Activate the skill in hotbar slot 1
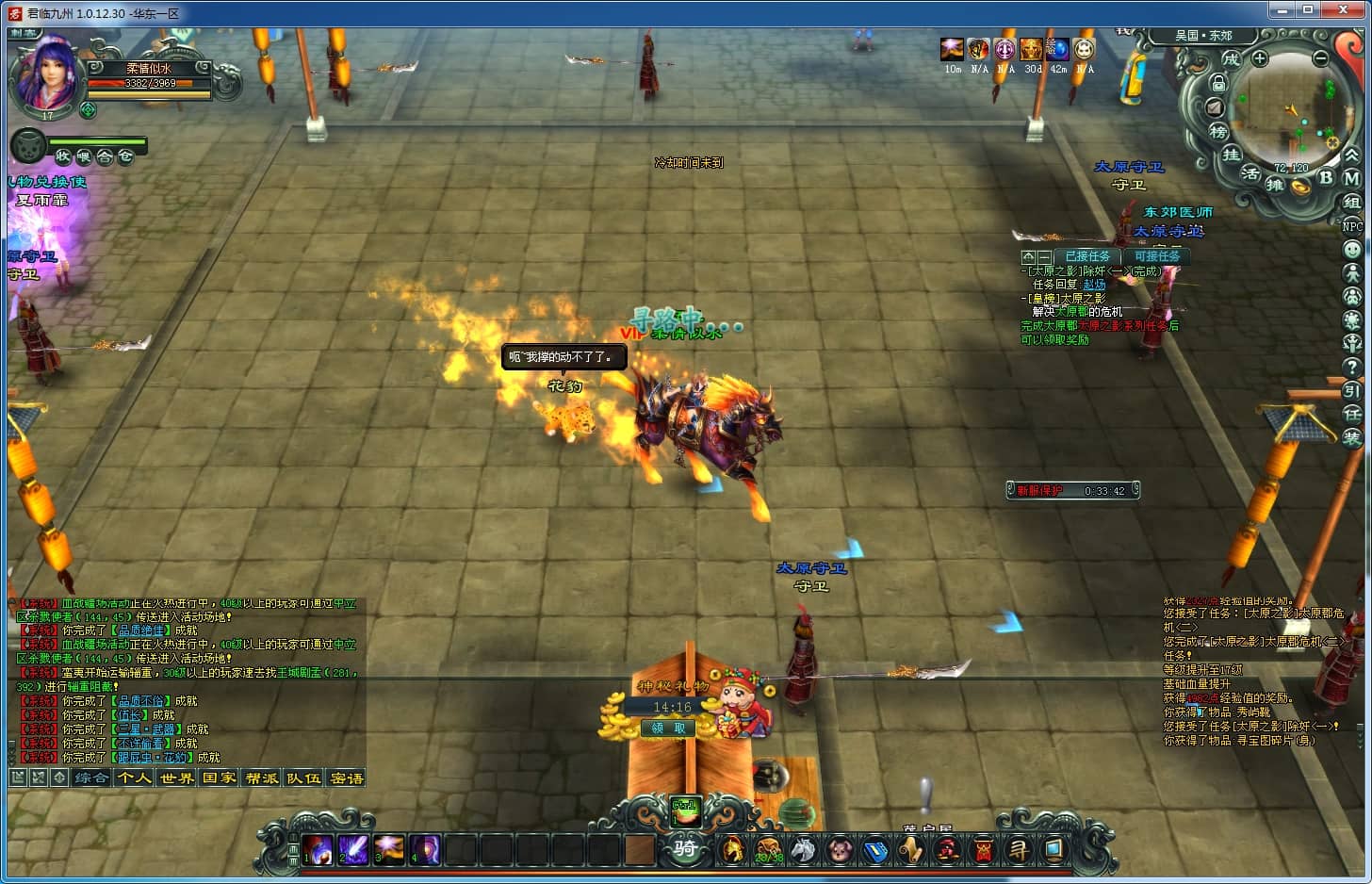 [x=317, y=850]
